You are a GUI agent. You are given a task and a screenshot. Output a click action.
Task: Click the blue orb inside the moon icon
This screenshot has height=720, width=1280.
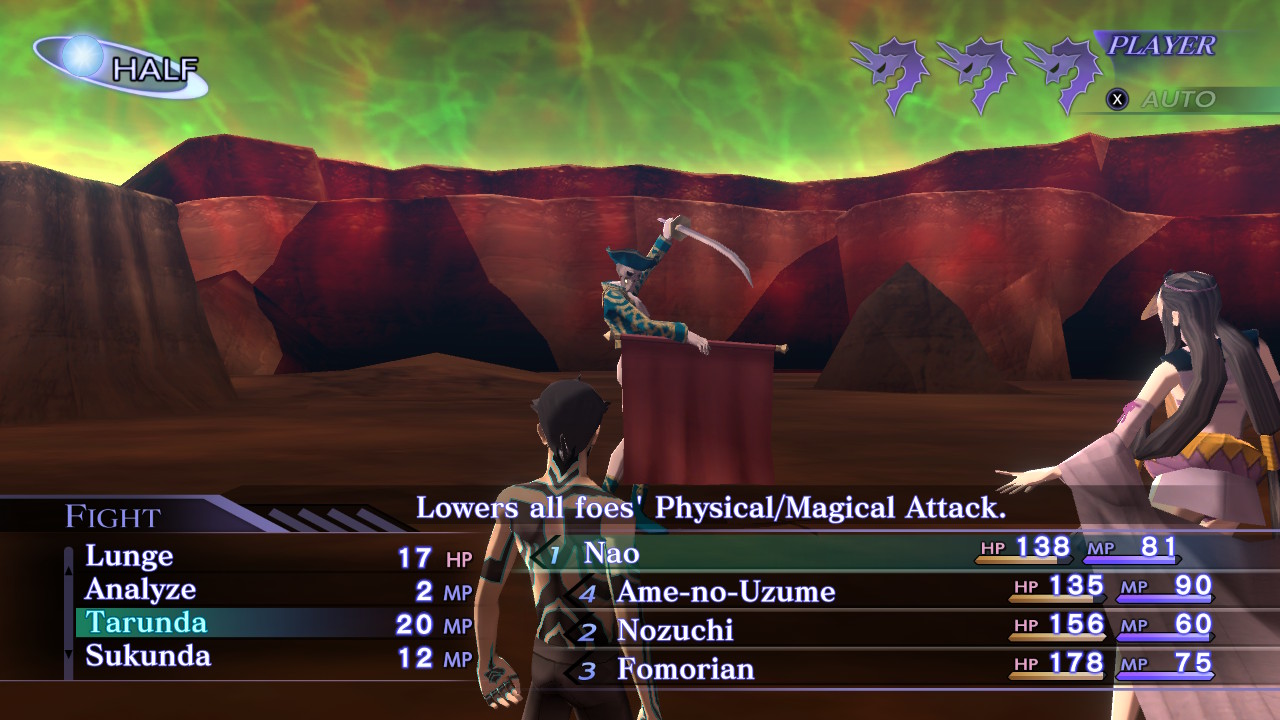click(x=85, y=55)
